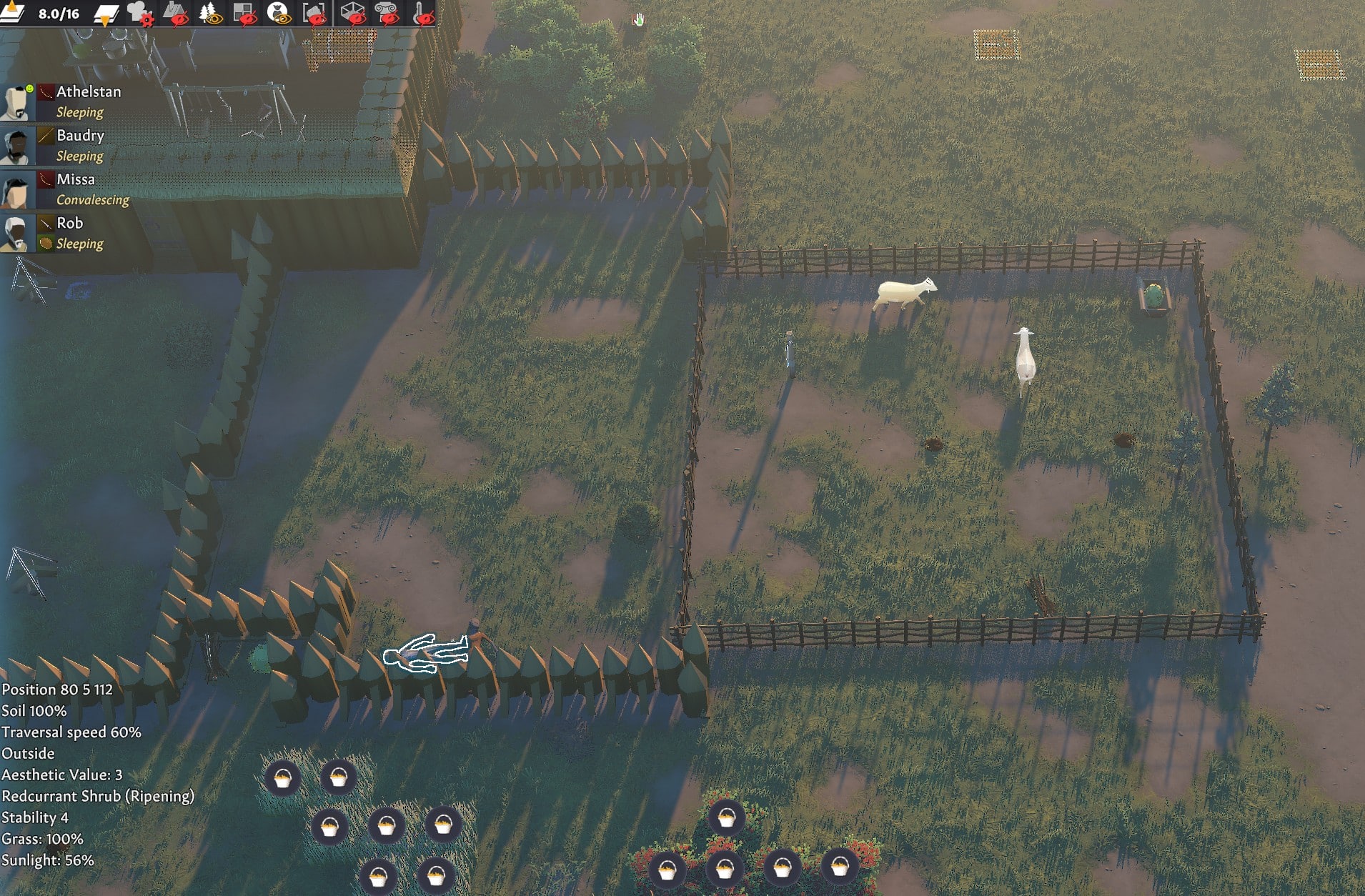Screen dimensions: 1365x896
Task: Select settler Rob from the list
Action: (69, 223)
